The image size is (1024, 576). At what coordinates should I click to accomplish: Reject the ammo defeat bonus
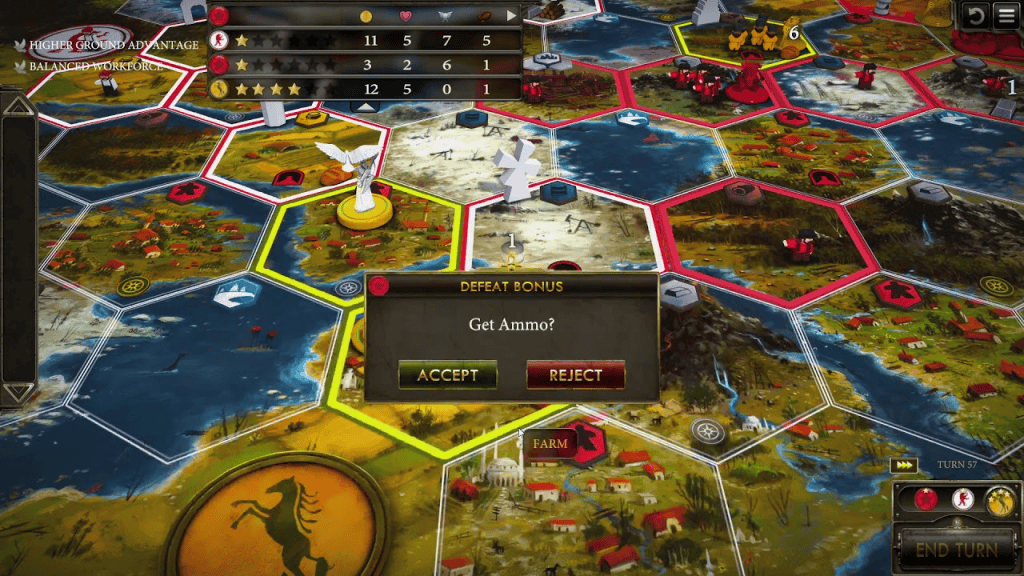(575, 375)
